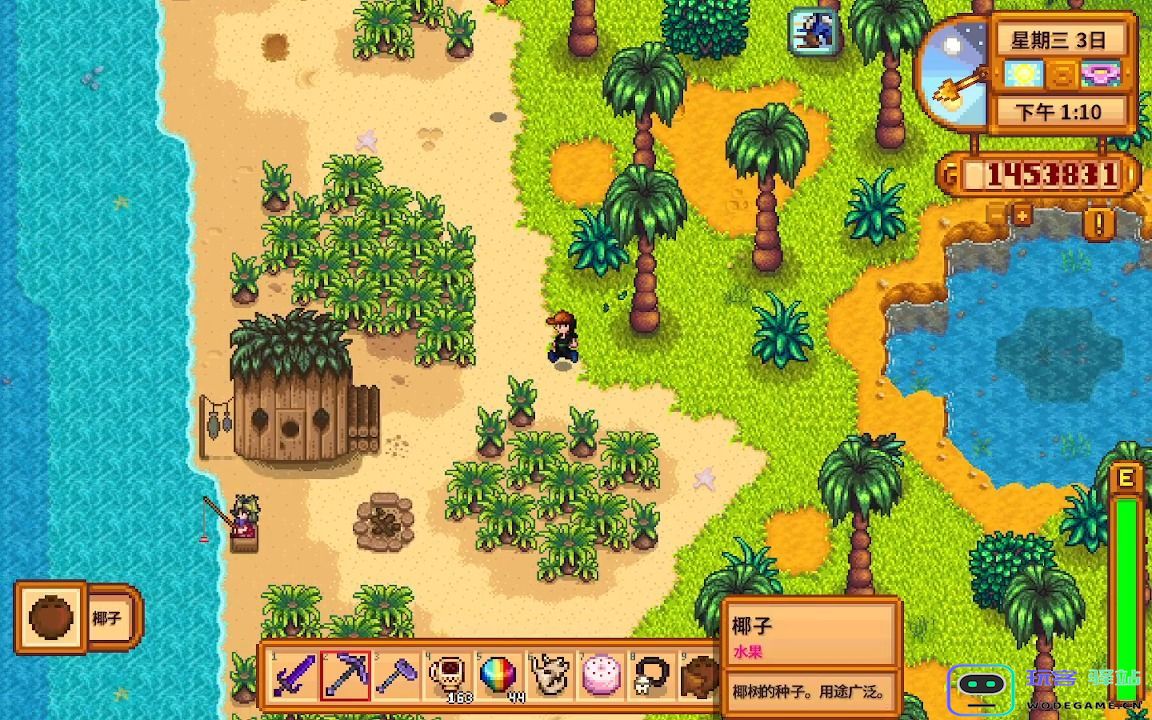This screenshot has height=720, width=1152.
Task: Select the white horse flute slot
Action: 550,675
